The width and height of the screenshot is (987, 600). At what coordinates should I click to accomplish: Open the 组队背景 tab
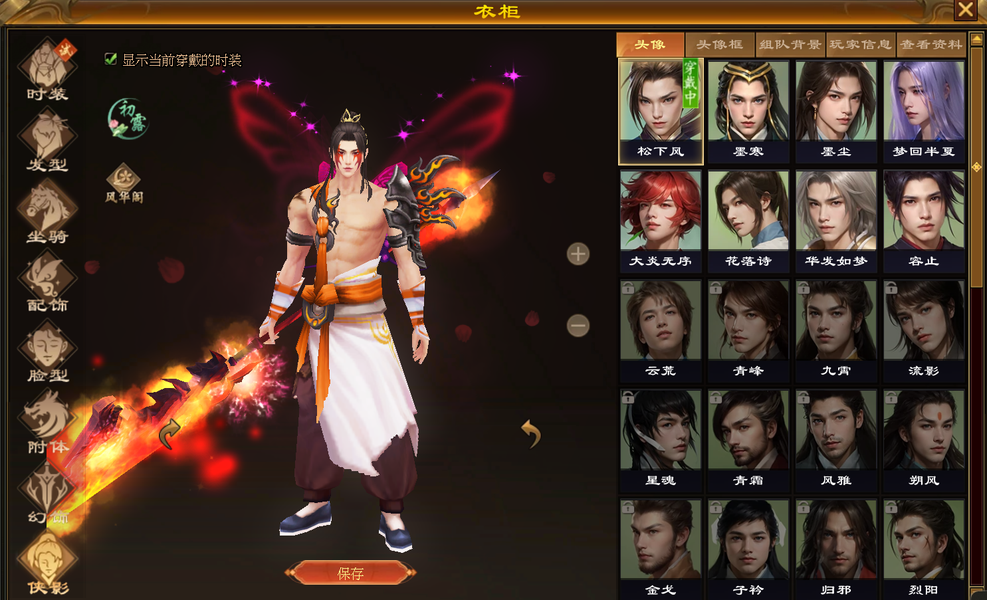tap(790, 45)
